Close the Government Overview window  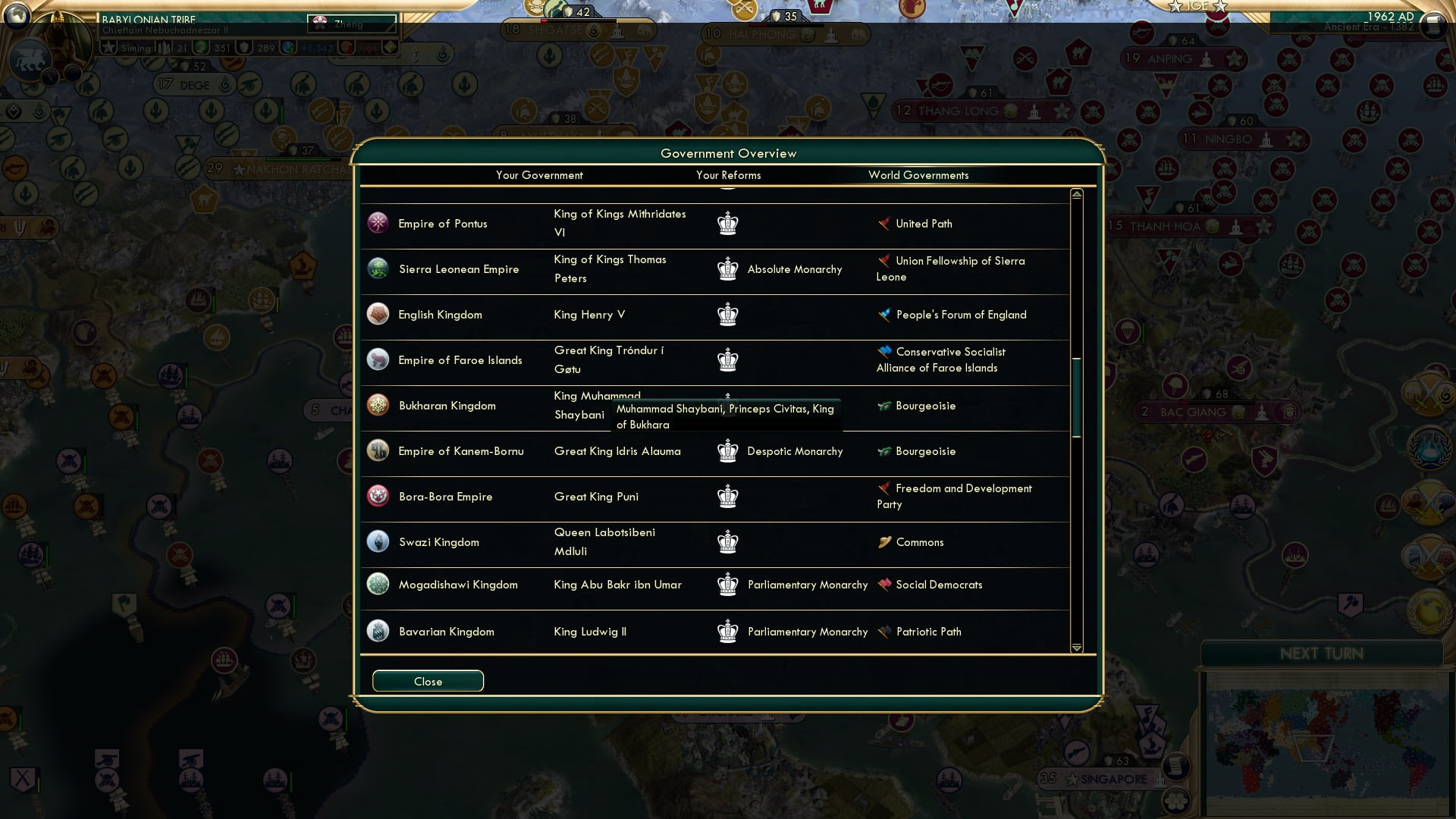tap(427, 681)
